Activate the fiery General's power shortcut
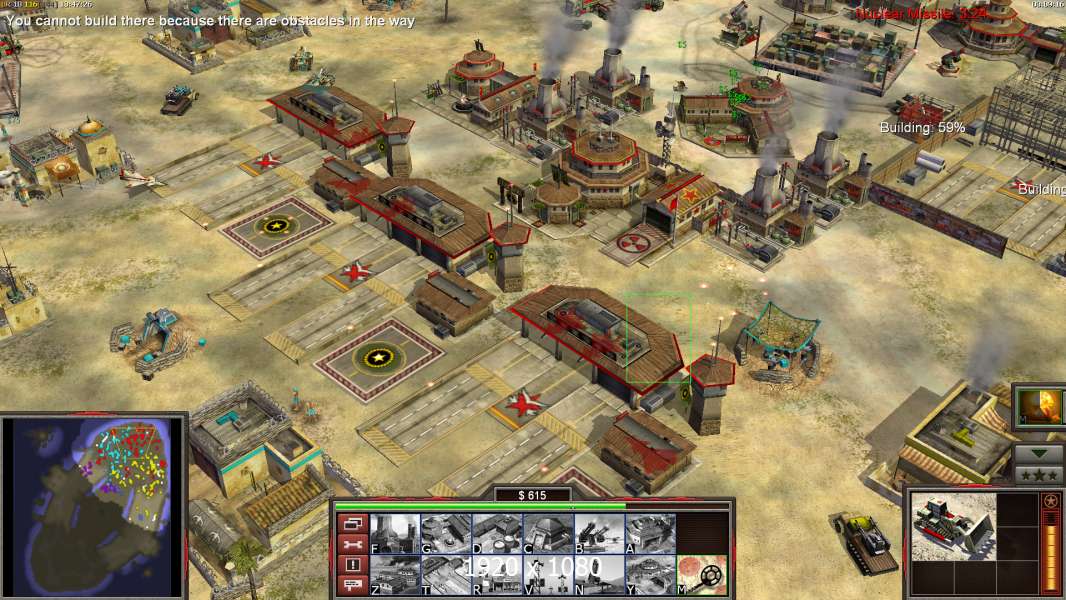1066x600 pixels. pos(1038,407)
